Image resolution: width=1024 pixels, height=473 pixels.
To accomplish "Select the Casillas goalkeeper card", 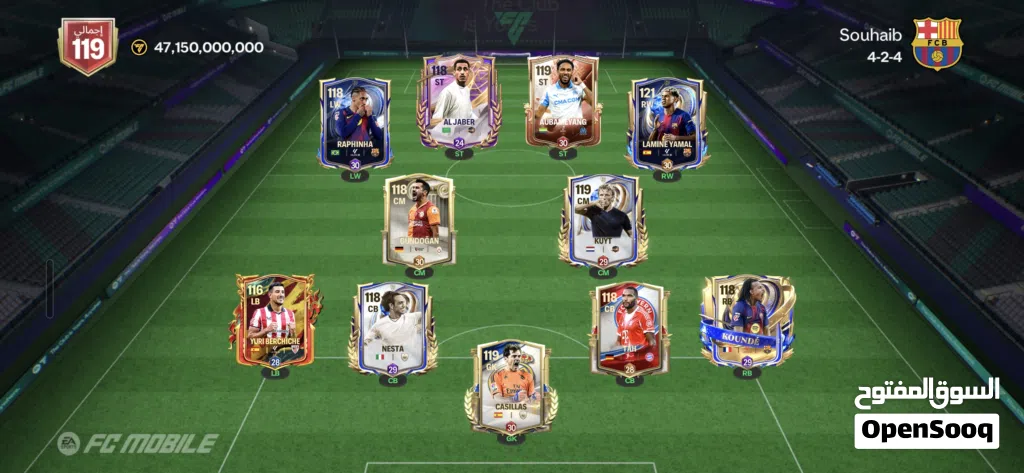I will coord(511,386).
